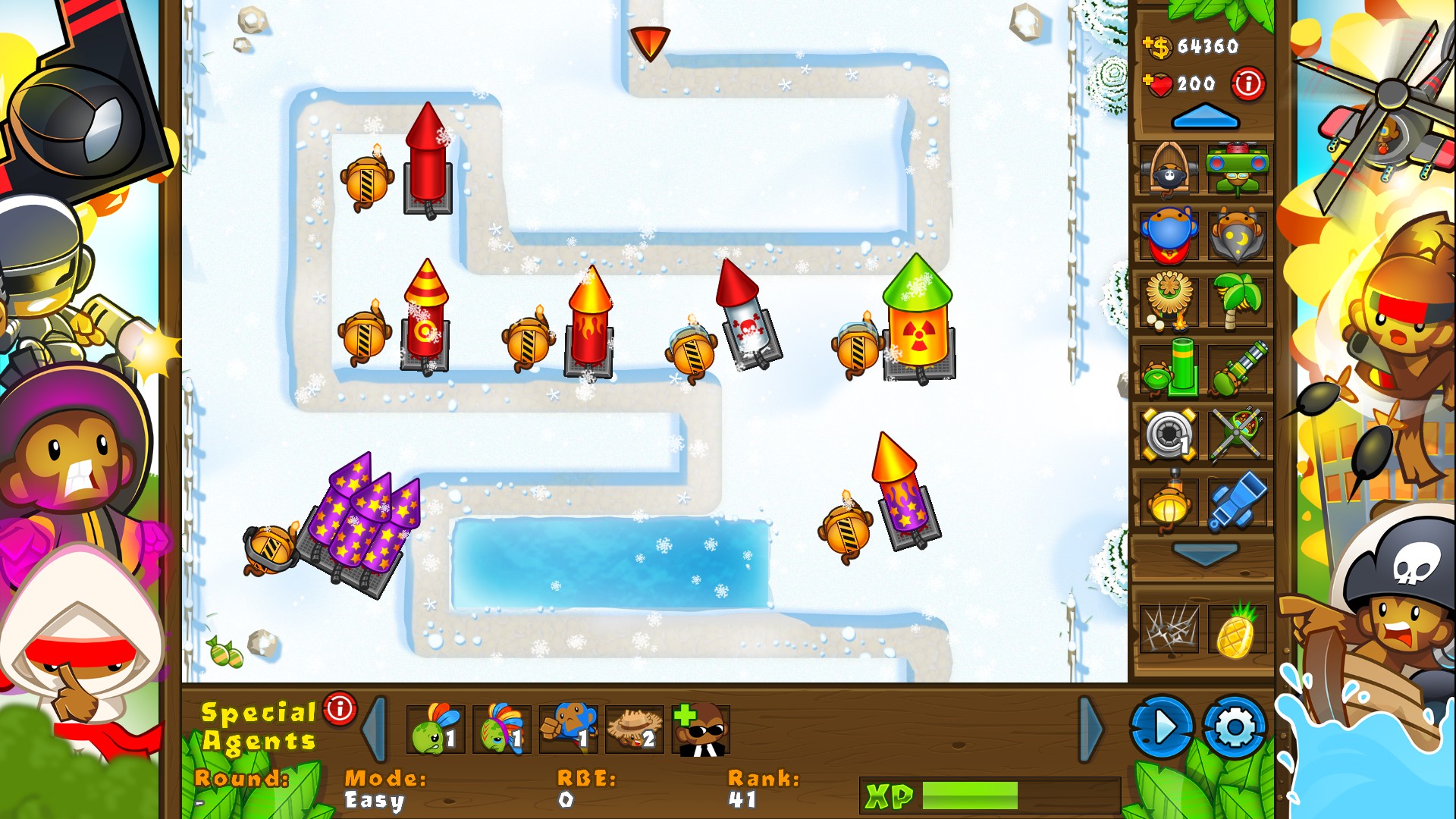Select the Spike Factory tower

[1168, 434]
